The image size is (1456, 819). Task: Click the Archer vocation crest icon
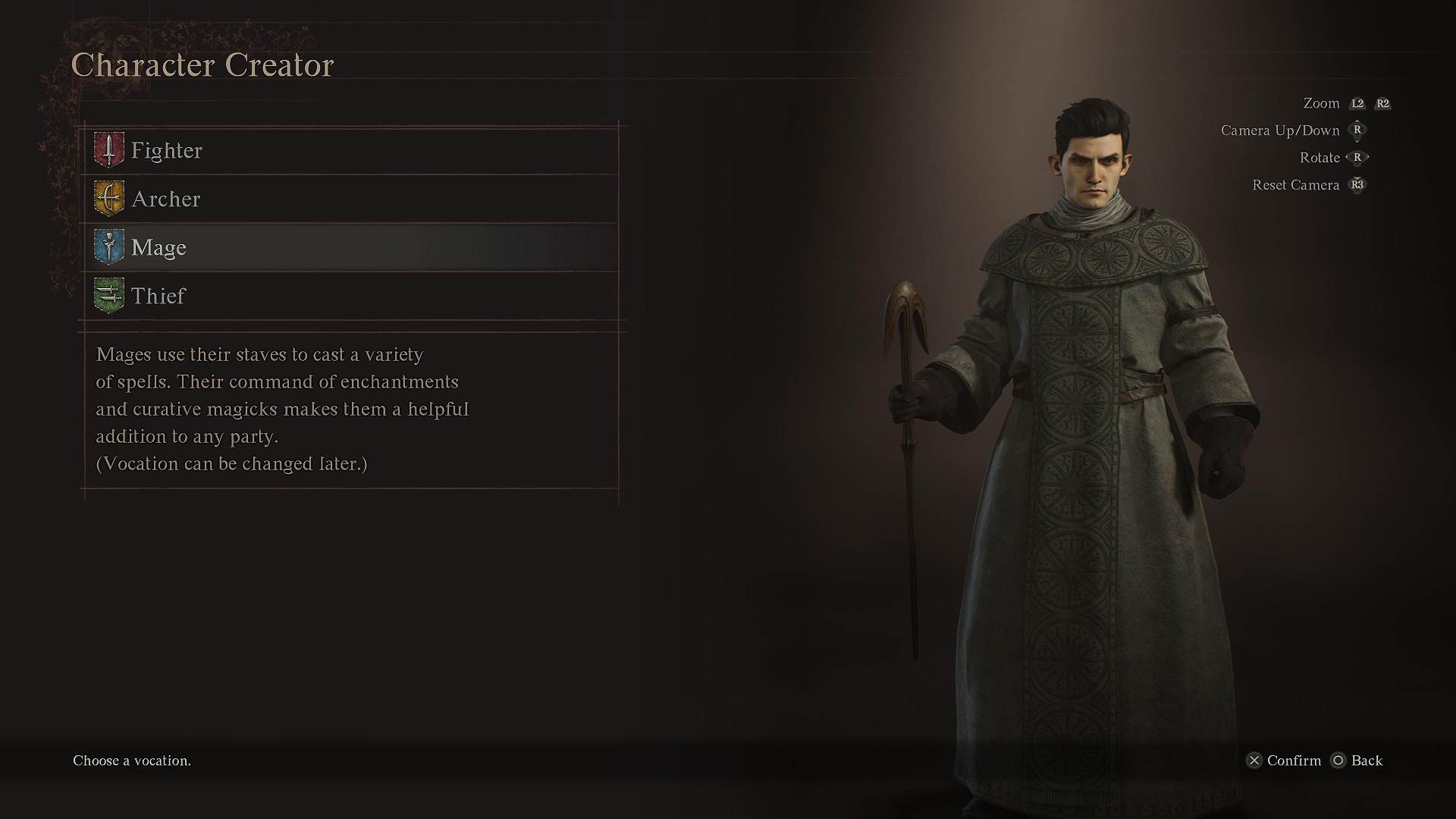[108, 199]
